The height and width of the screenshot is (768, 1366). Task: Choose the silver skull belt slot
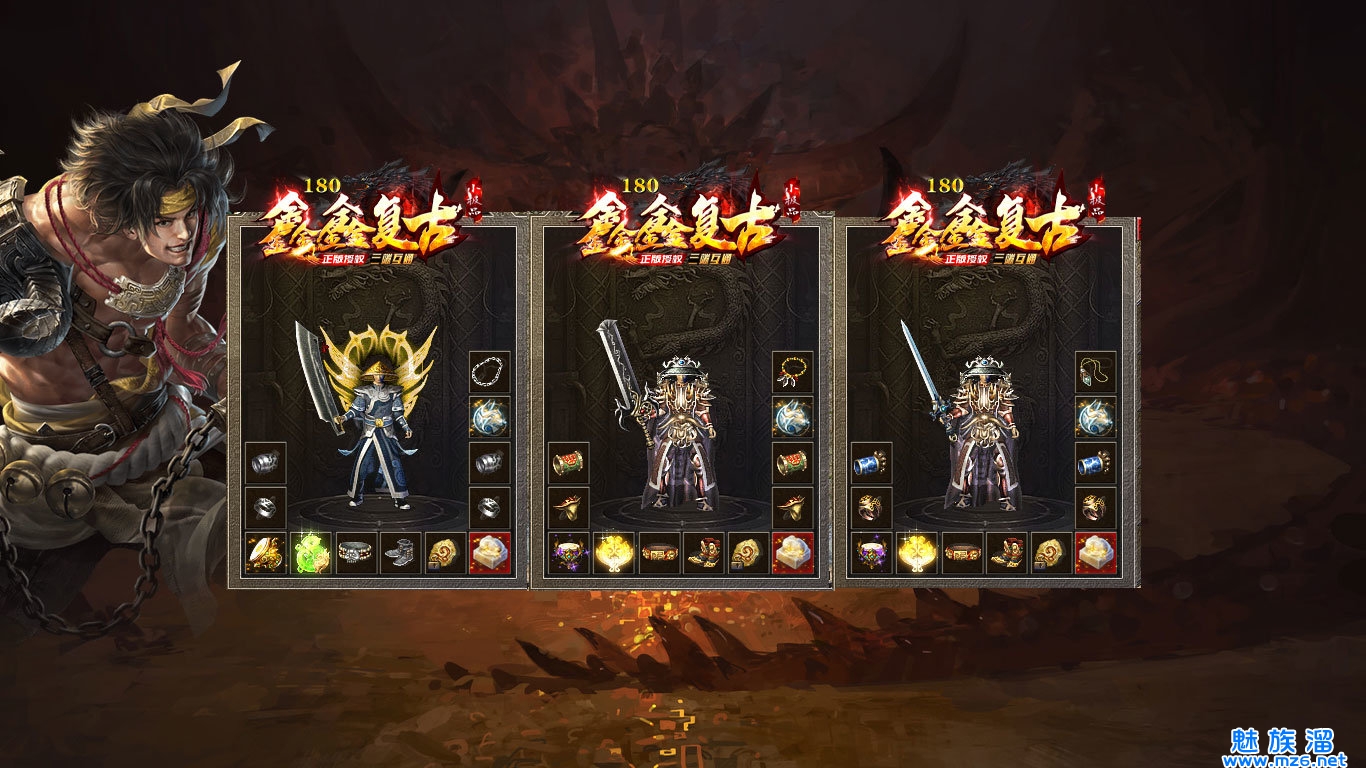355,553
